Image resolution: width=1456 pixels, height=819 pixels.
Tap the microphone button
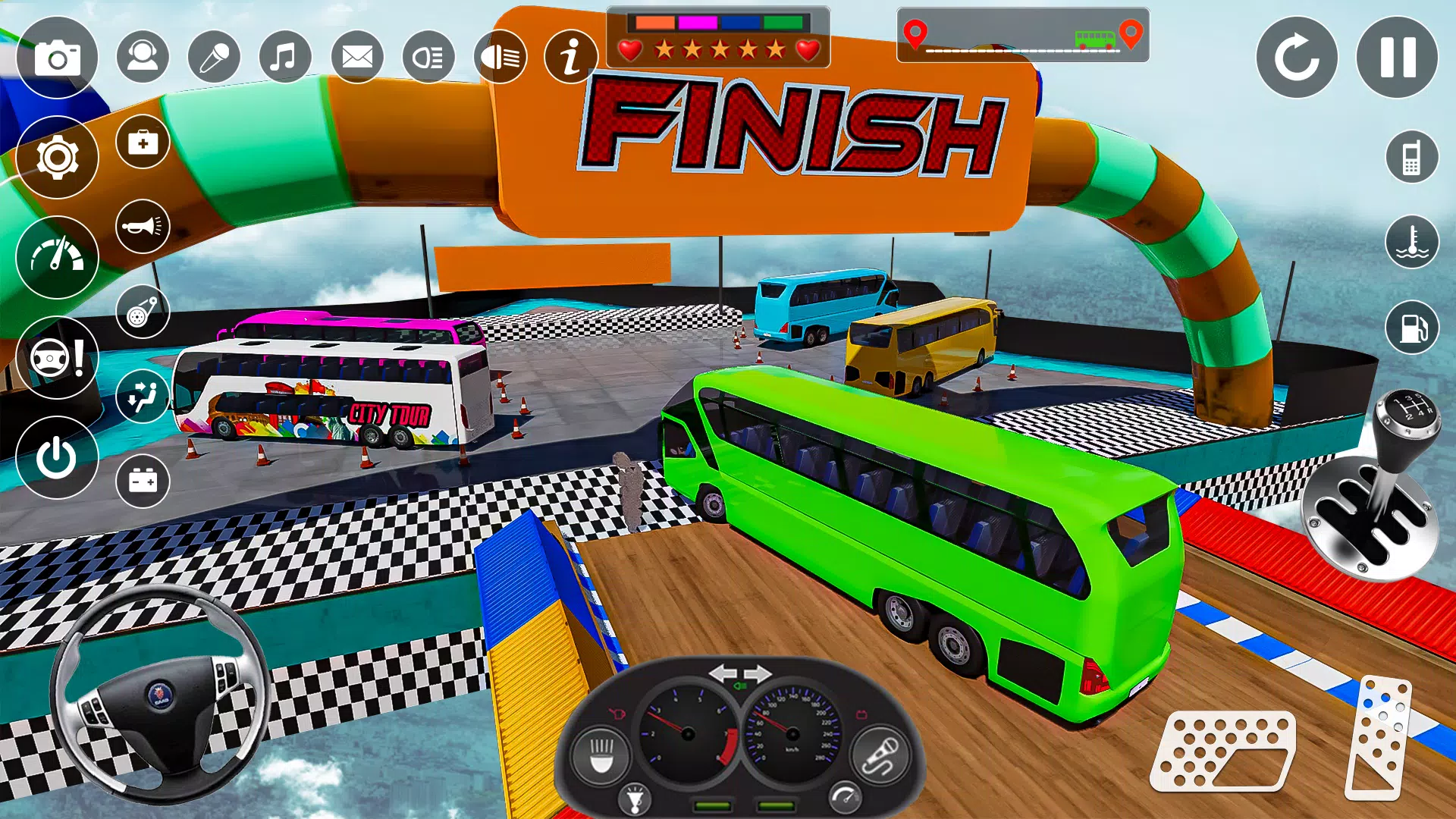pos(214,57)
